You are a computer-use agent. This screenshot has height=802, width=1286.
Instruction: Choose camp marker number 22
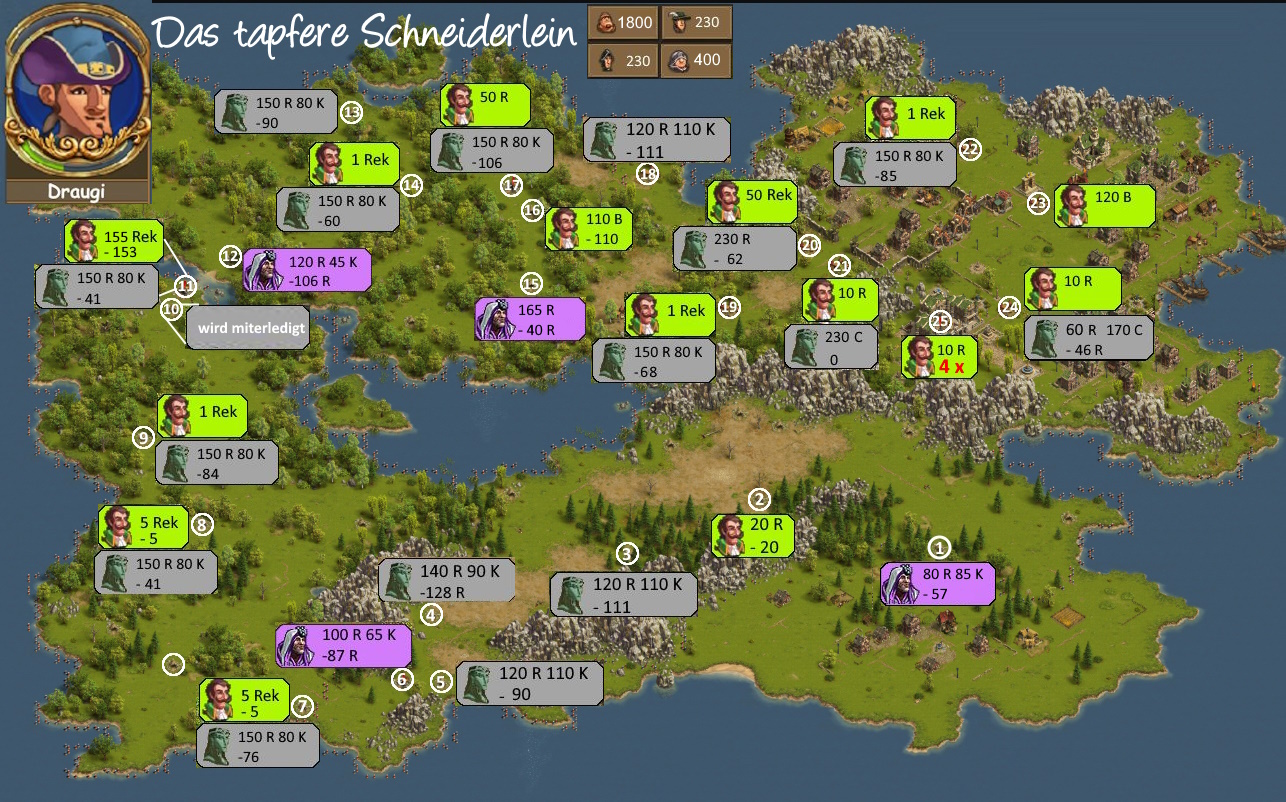click(x=970, y=149)
